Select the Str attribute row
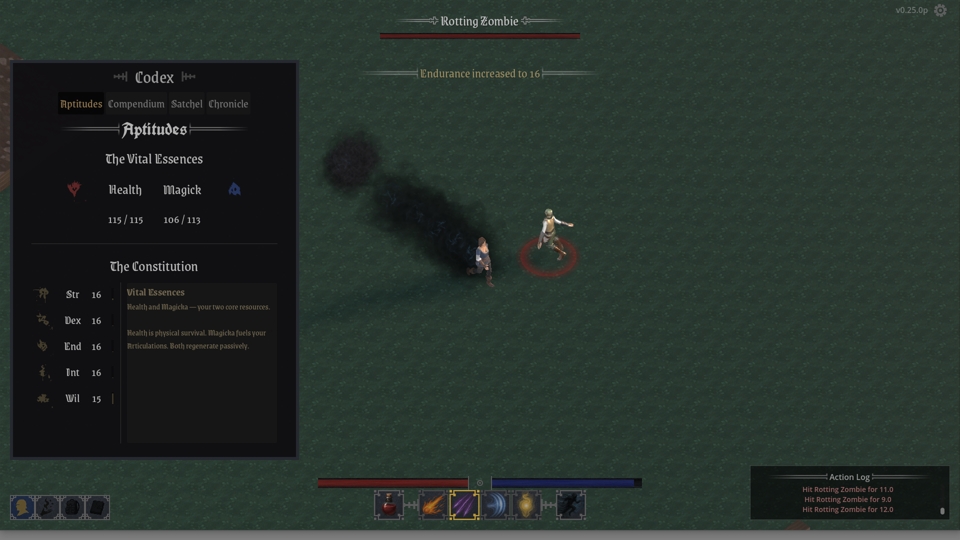The height and width of the screenshot is (540, 960). 72,295
